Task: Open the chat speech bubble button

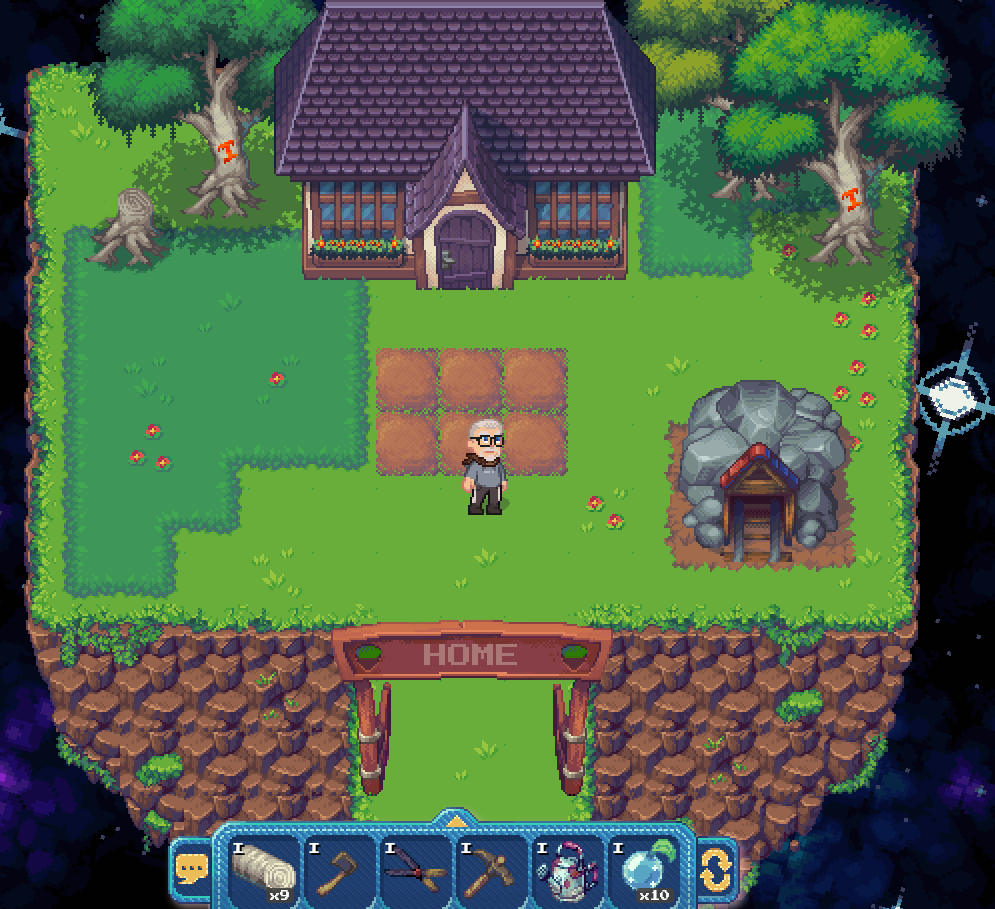Action: pos(191,868)
